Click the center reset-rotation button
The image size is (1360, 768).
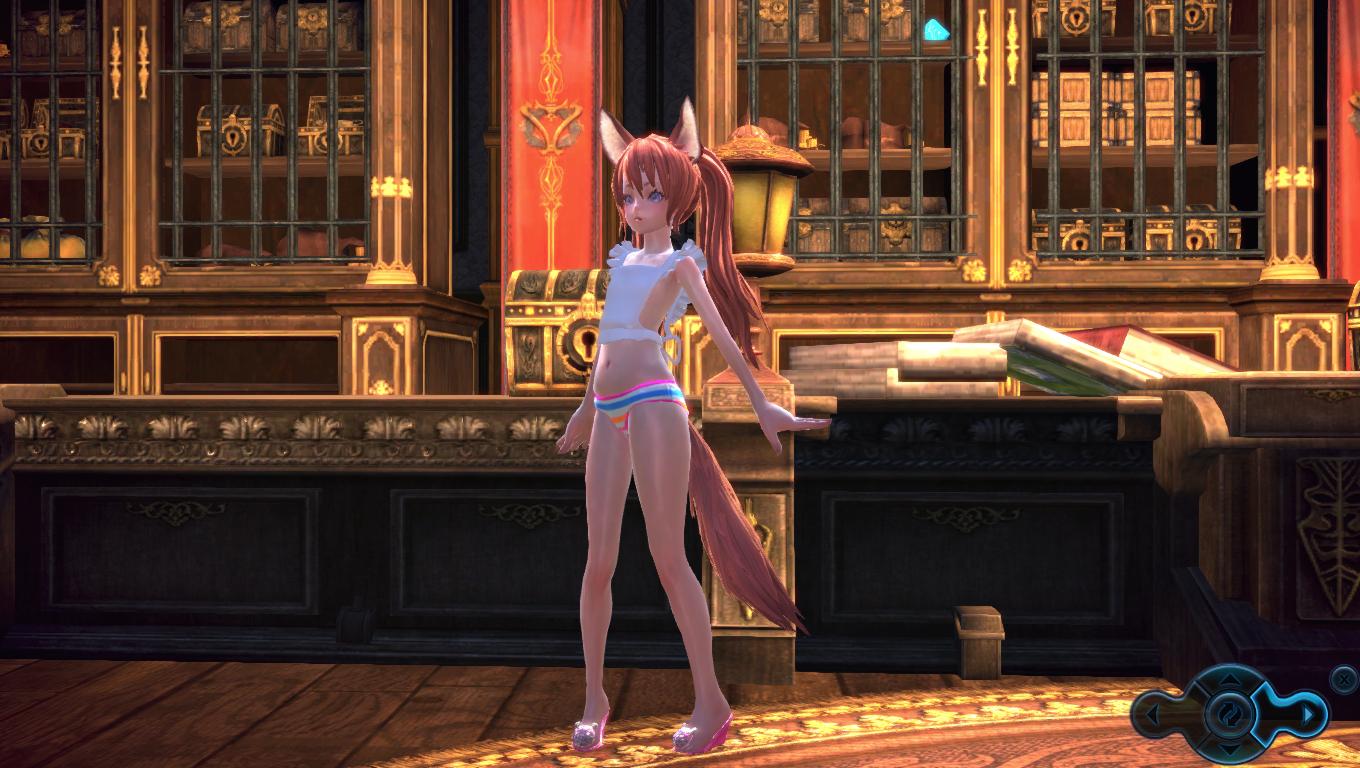1230,714
